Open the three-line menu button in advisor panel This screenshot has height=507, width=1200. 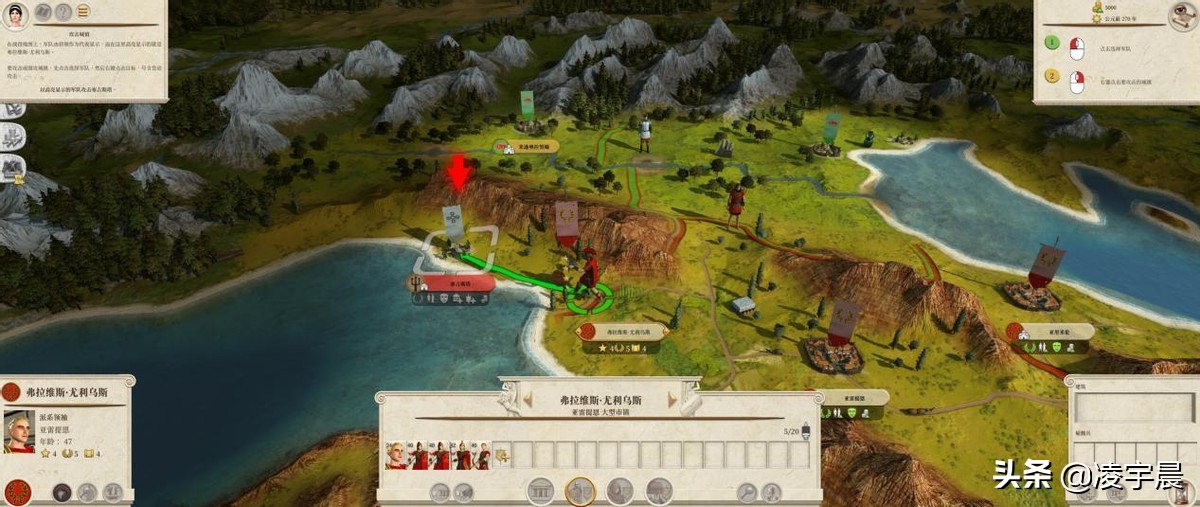click(82, 13)
